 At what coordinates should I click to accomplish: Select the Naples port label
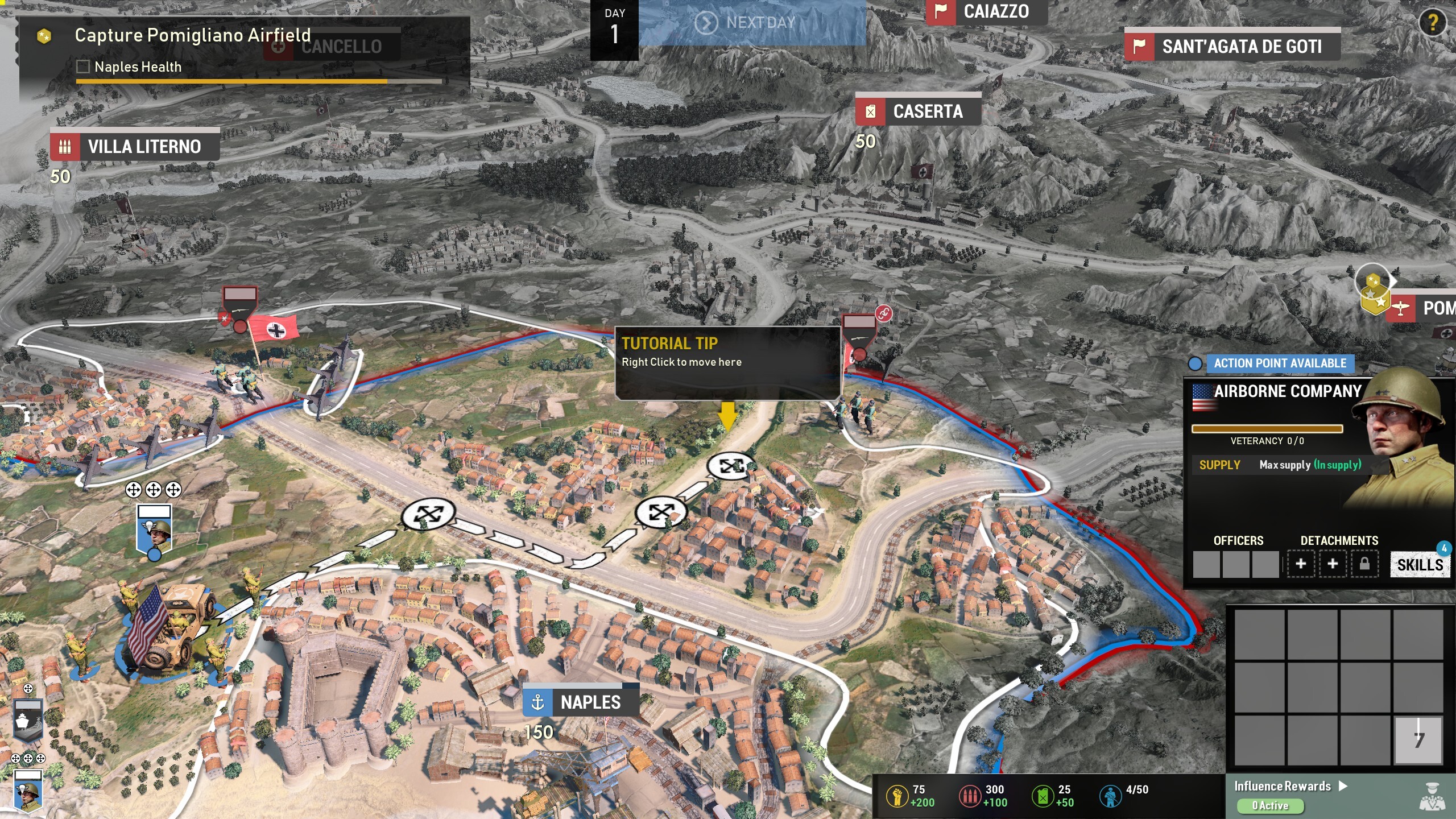tap(580, 702)
